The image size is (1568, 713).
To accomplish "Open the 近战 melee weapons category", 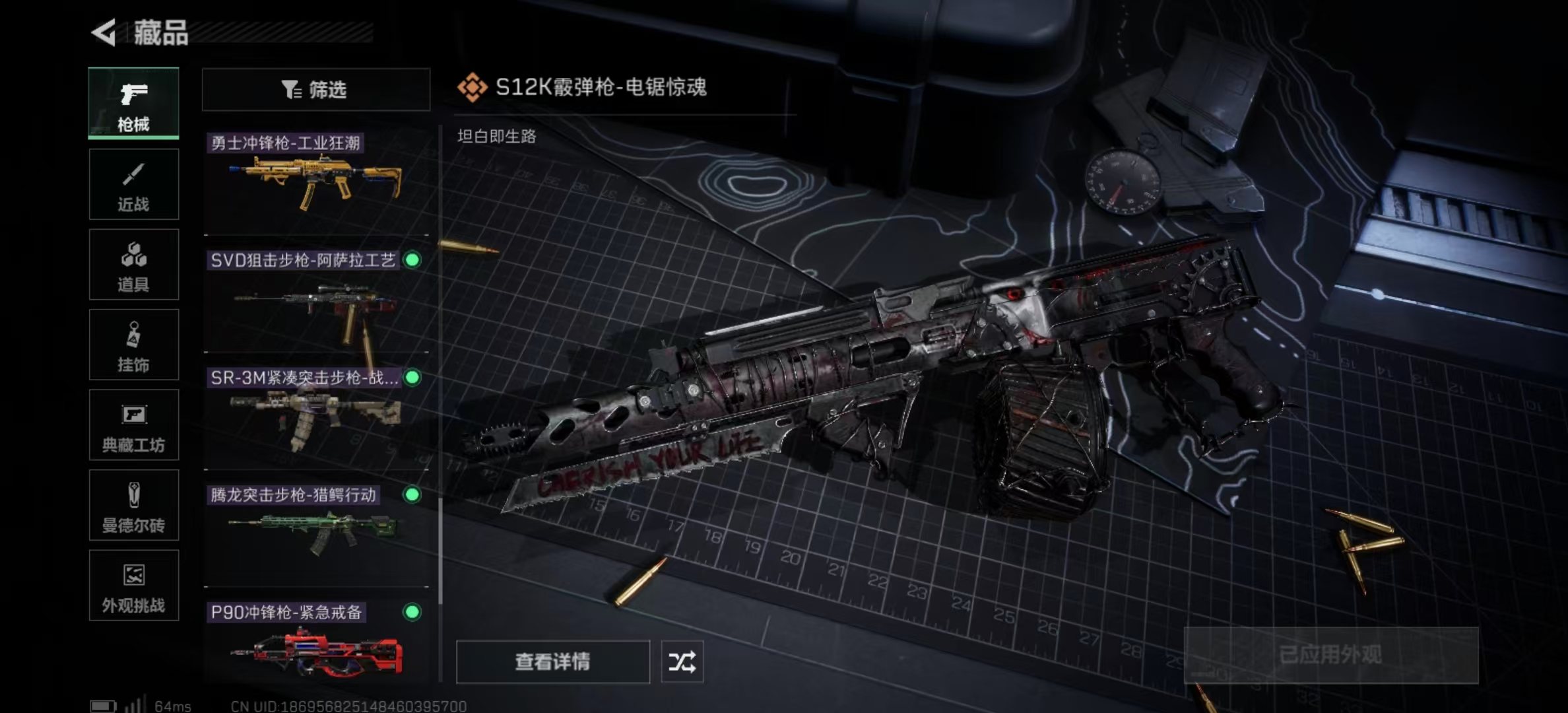I will click(x=133, y=184).
